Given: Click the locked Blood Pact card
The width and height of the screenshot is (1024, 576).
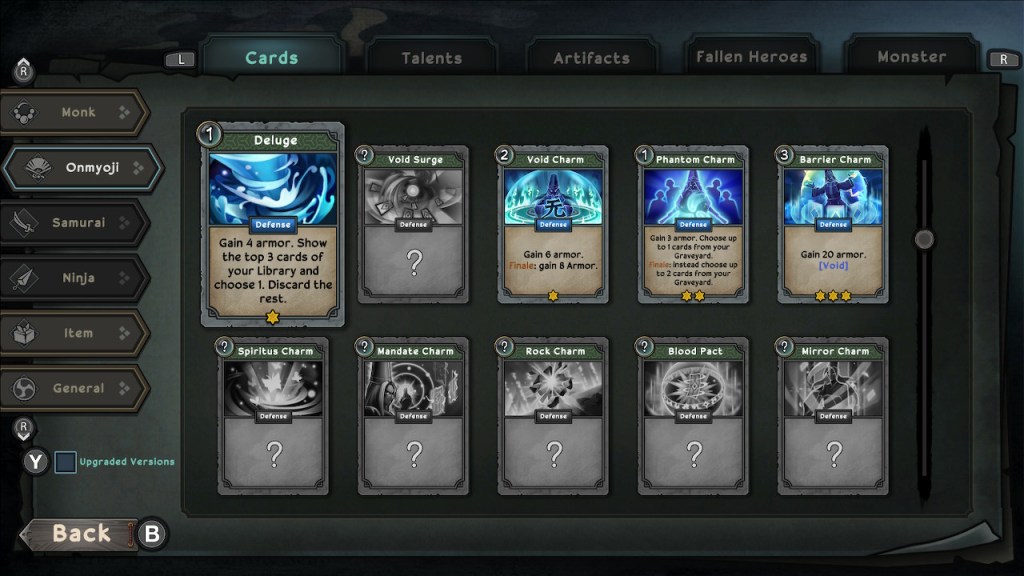Looking at the screenshot, I should coord(693,417).
